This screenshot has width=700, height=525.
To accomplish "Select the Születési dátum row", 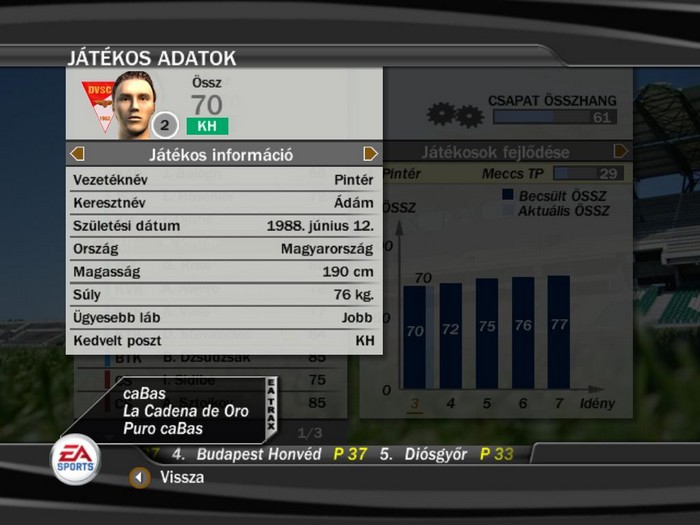I will tap(223, 226).
